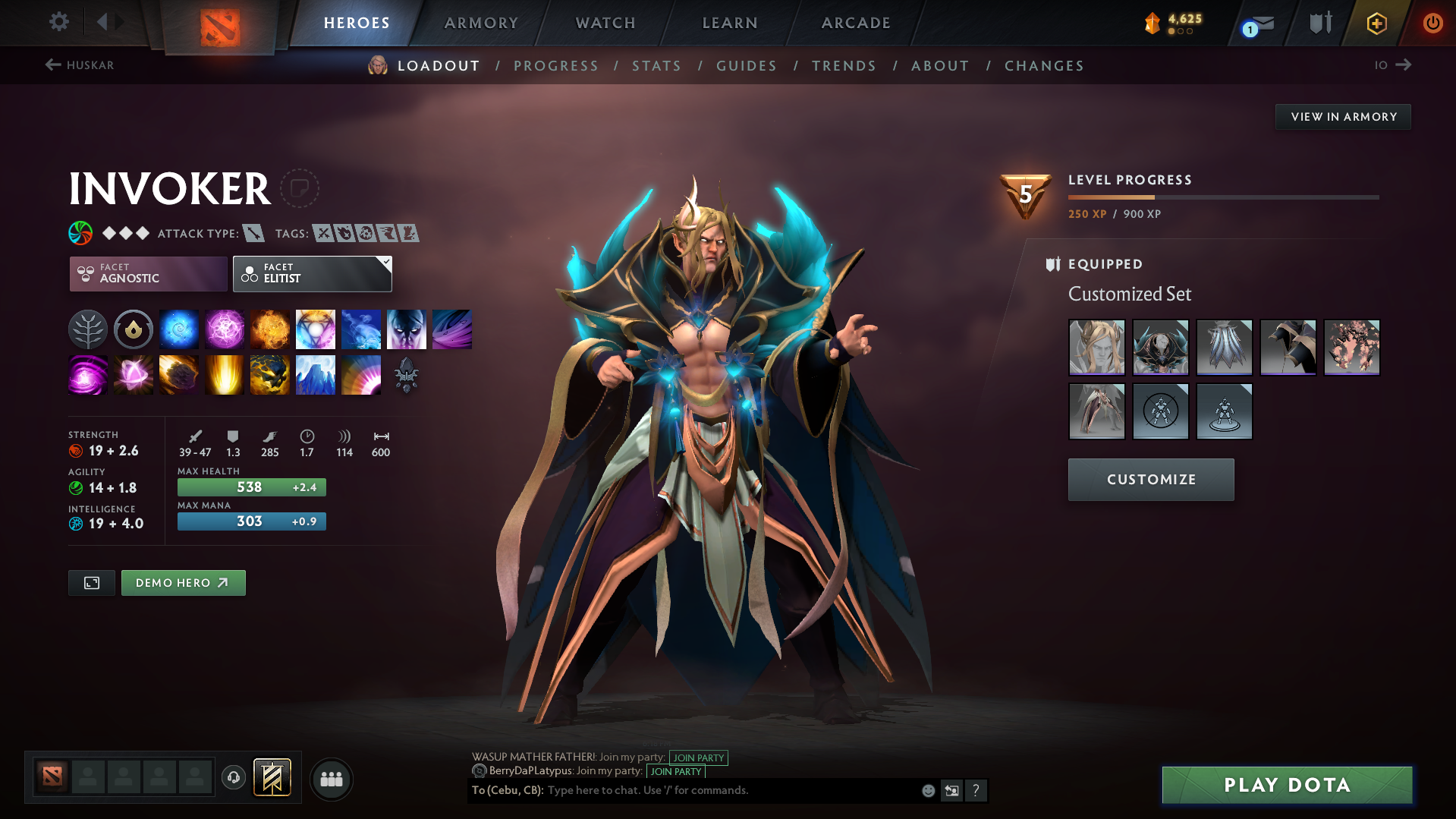Click Join Party for BerryDaPLatypus

(675, 771)
